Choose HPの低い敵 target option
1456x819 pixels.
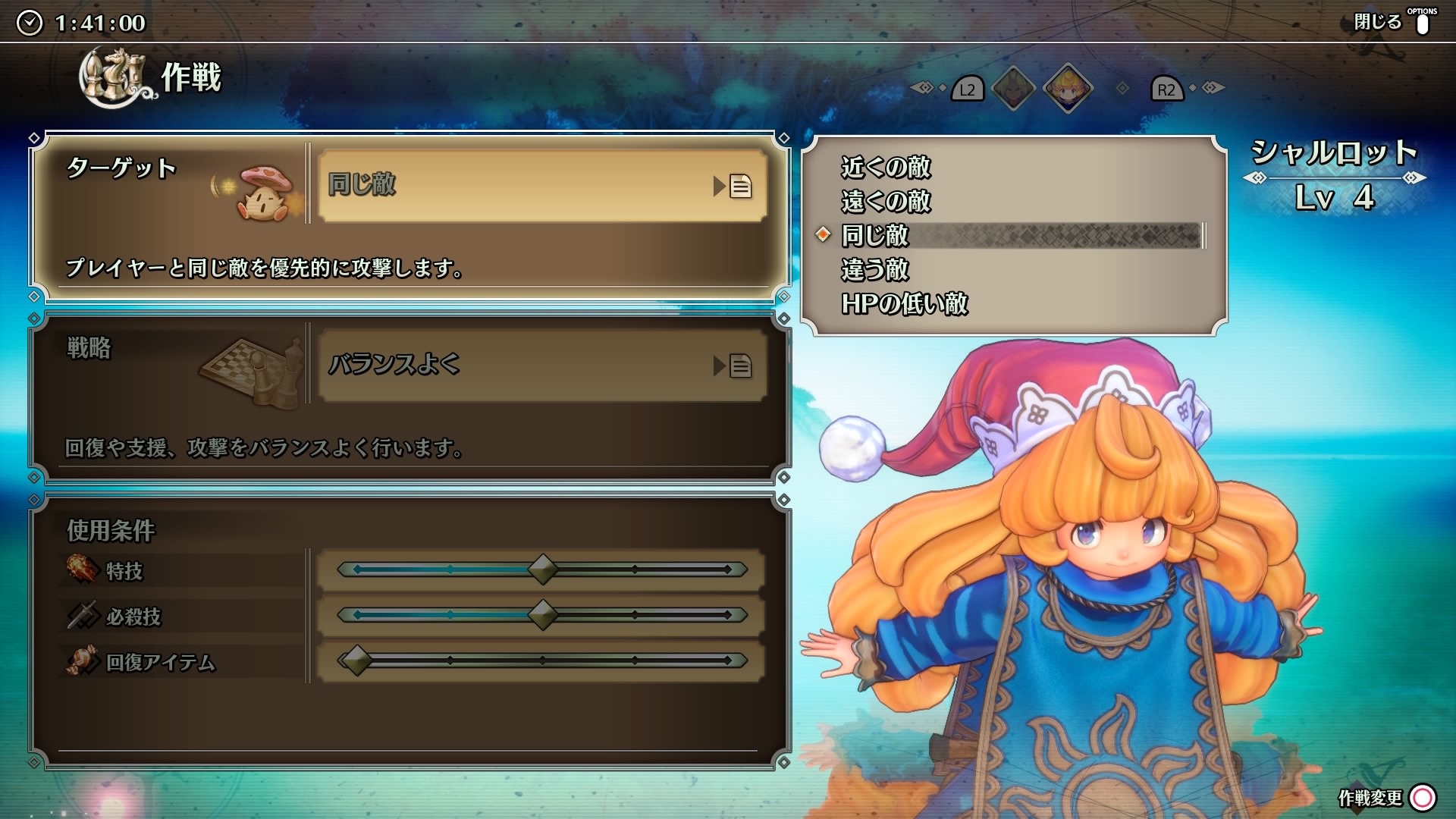(x=904, y=303)
